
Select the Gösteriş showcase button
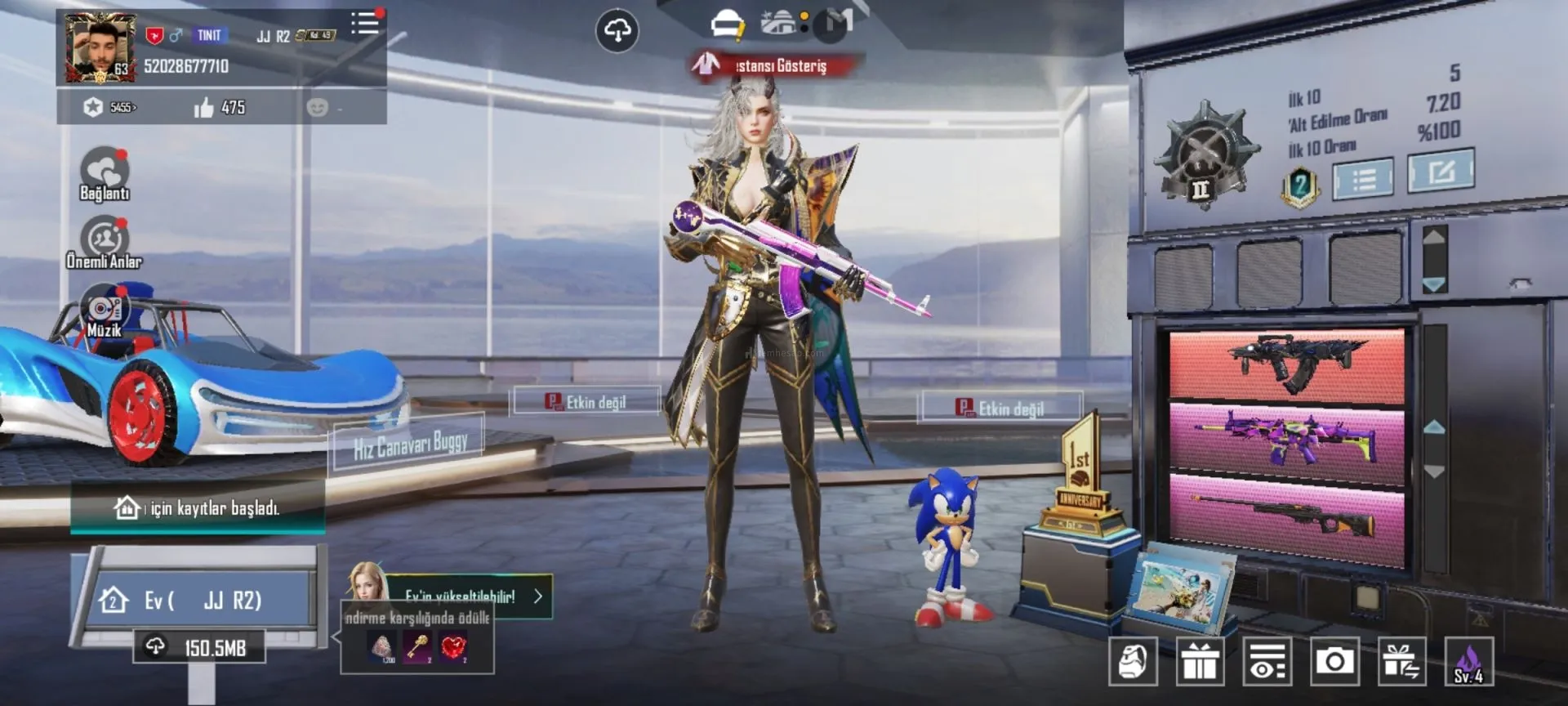(772, 65)
